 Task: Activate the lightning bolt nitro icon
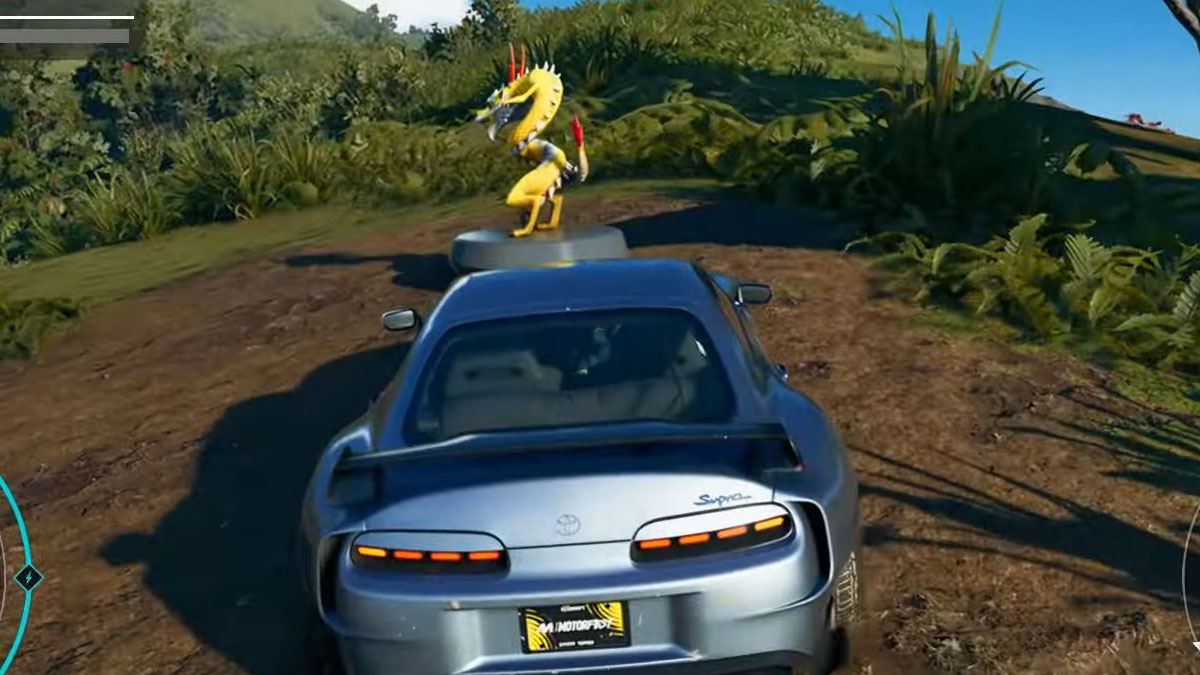tap(28, 577)
